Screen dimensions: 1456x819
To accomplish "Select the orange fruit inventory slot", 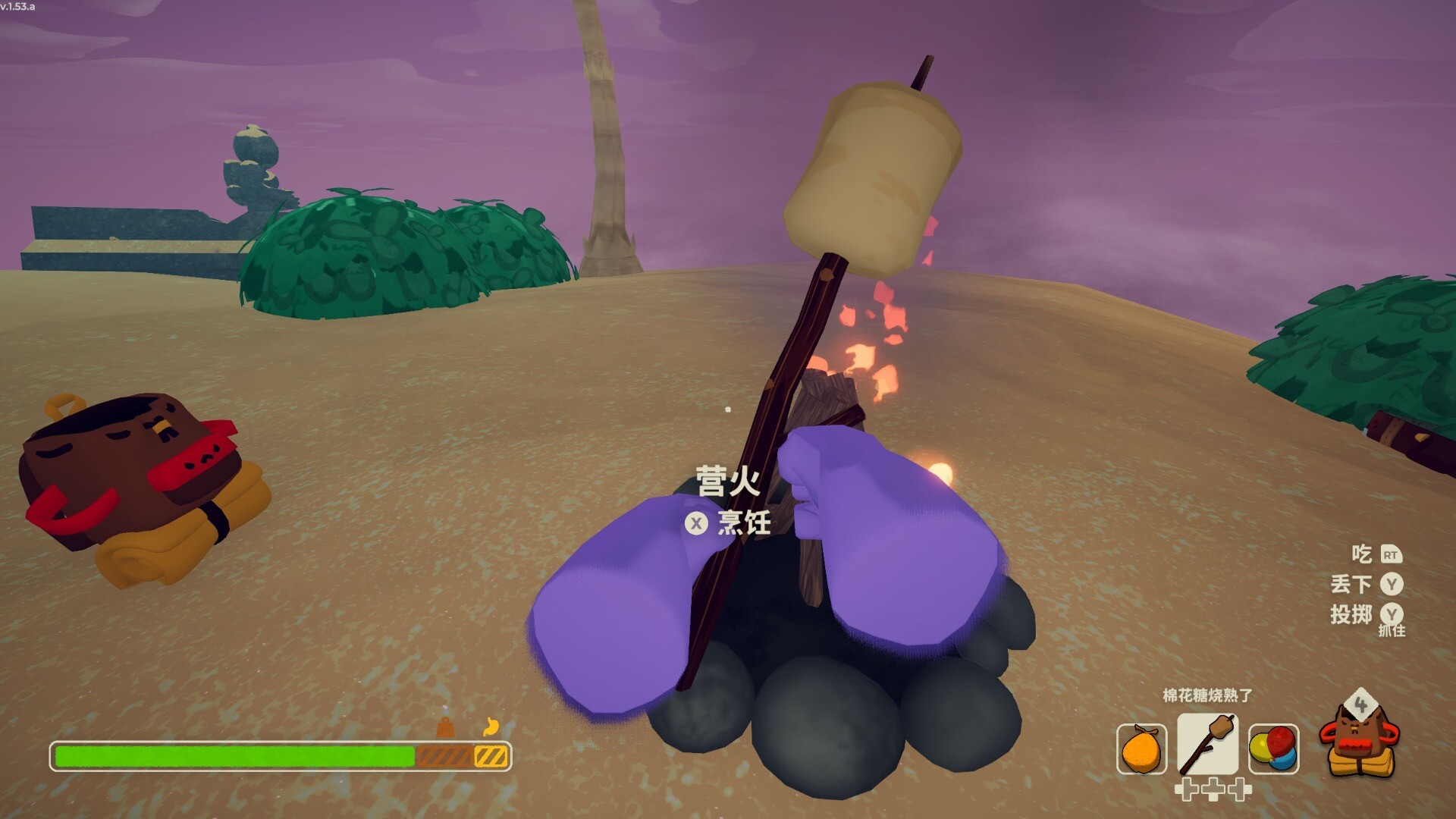I will (1141, 748).
